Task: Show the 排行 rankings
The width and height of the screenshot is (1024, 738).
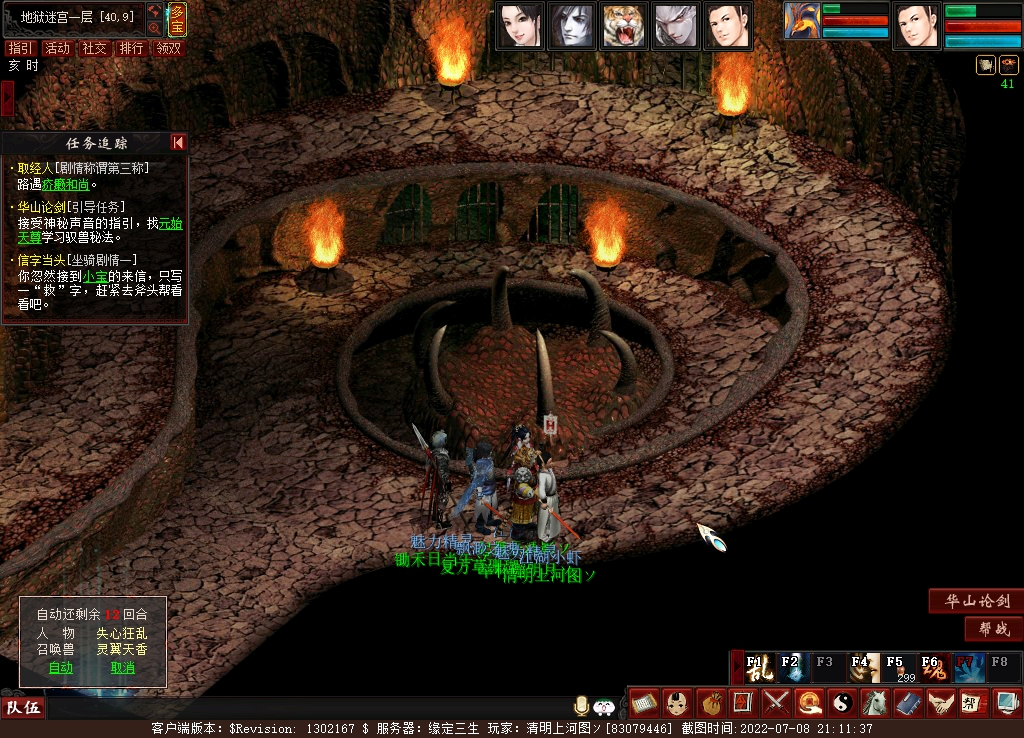Action: click(131, 48)
